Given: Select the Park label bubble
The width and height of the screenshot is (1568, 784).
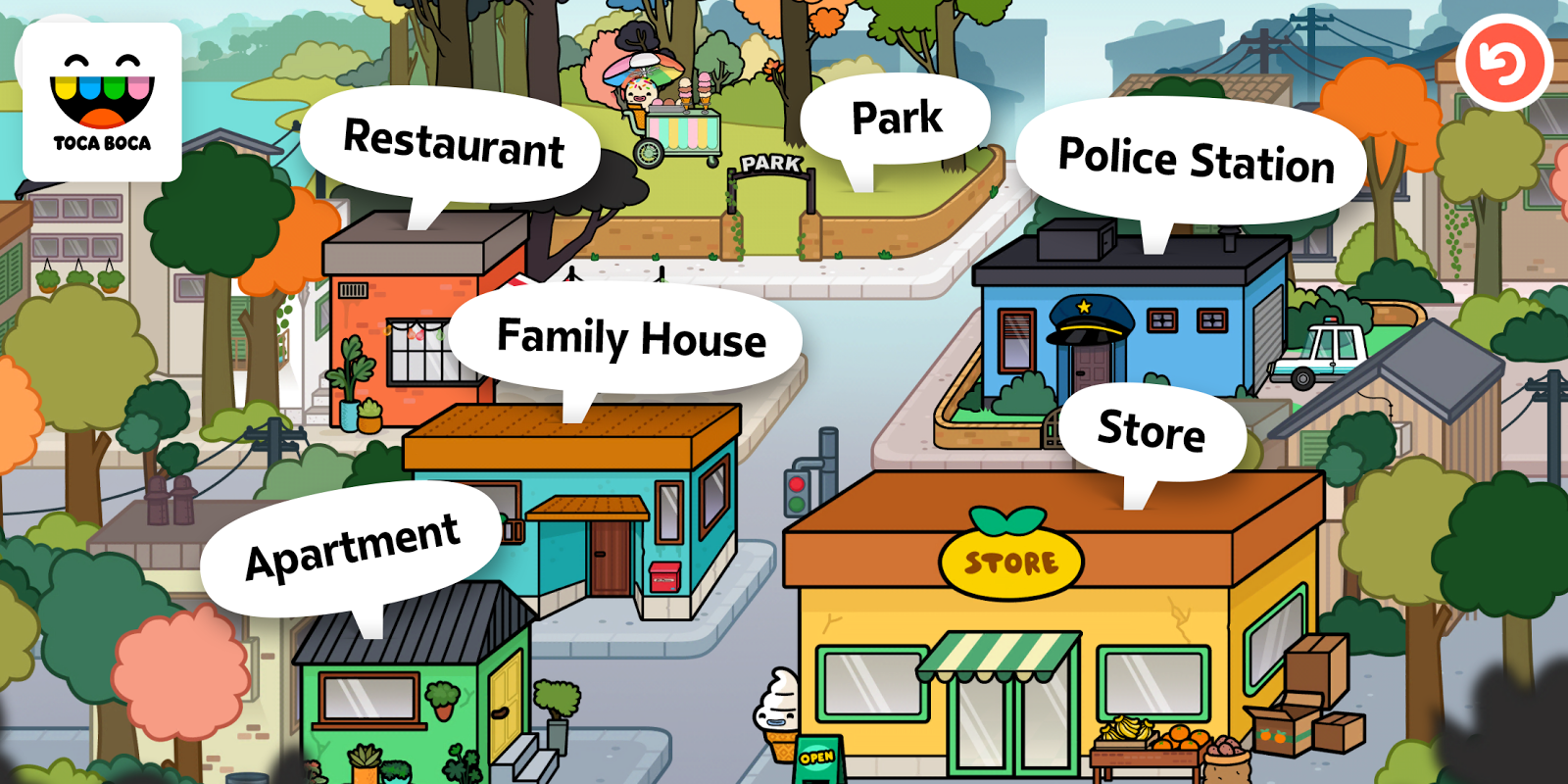Looking at the screenshot, I should 894,116.
